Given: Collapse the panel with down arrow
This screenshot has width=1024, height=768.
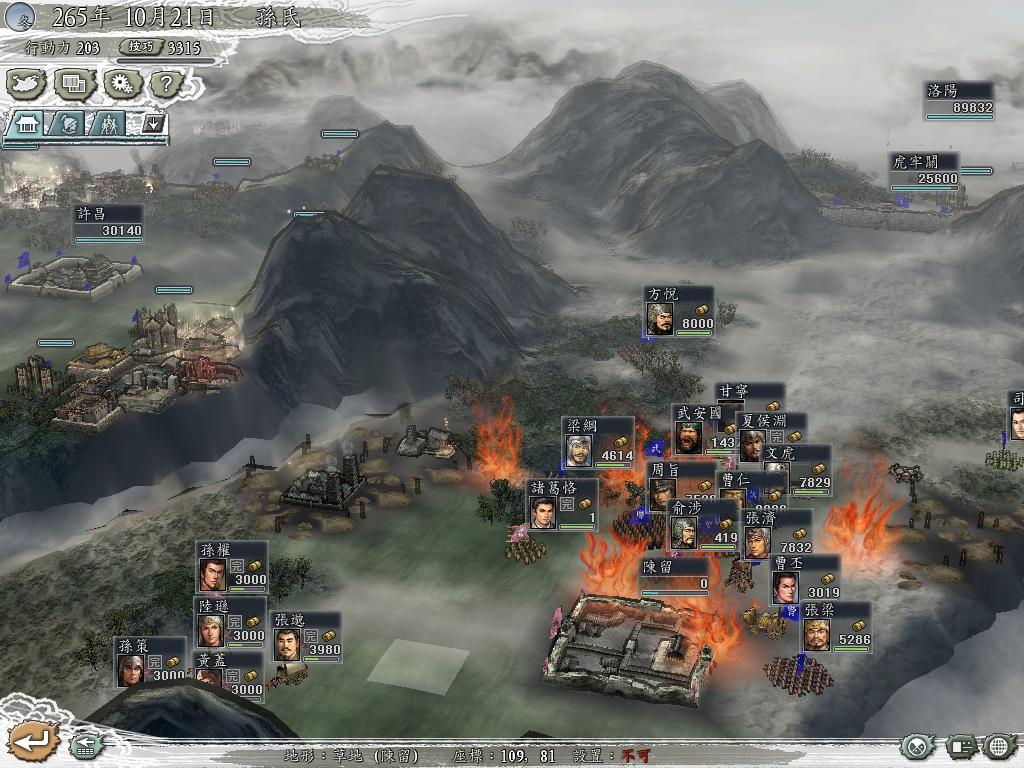Looking at the screenshot, I should click(153, 124).
